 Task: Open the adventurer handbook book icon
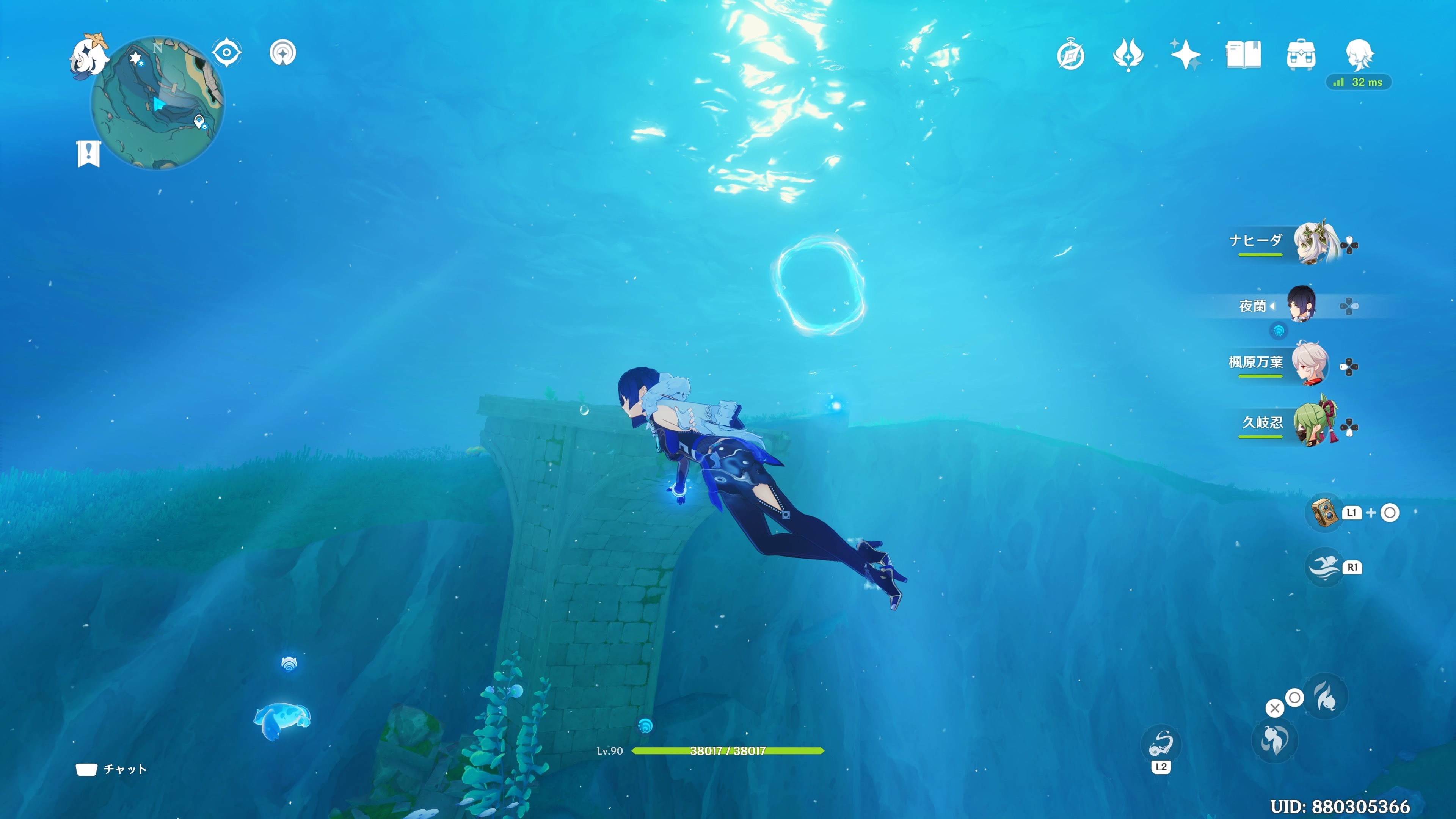pos(1243,55)
